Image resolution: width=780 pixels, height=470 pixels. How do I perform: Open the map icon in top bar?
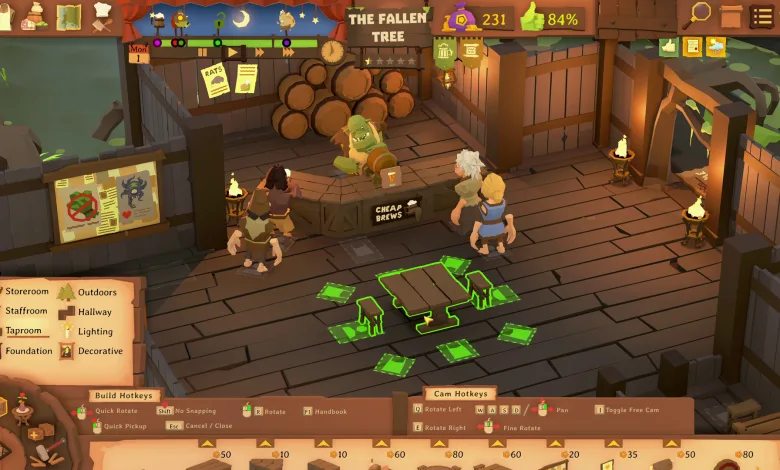69,16
